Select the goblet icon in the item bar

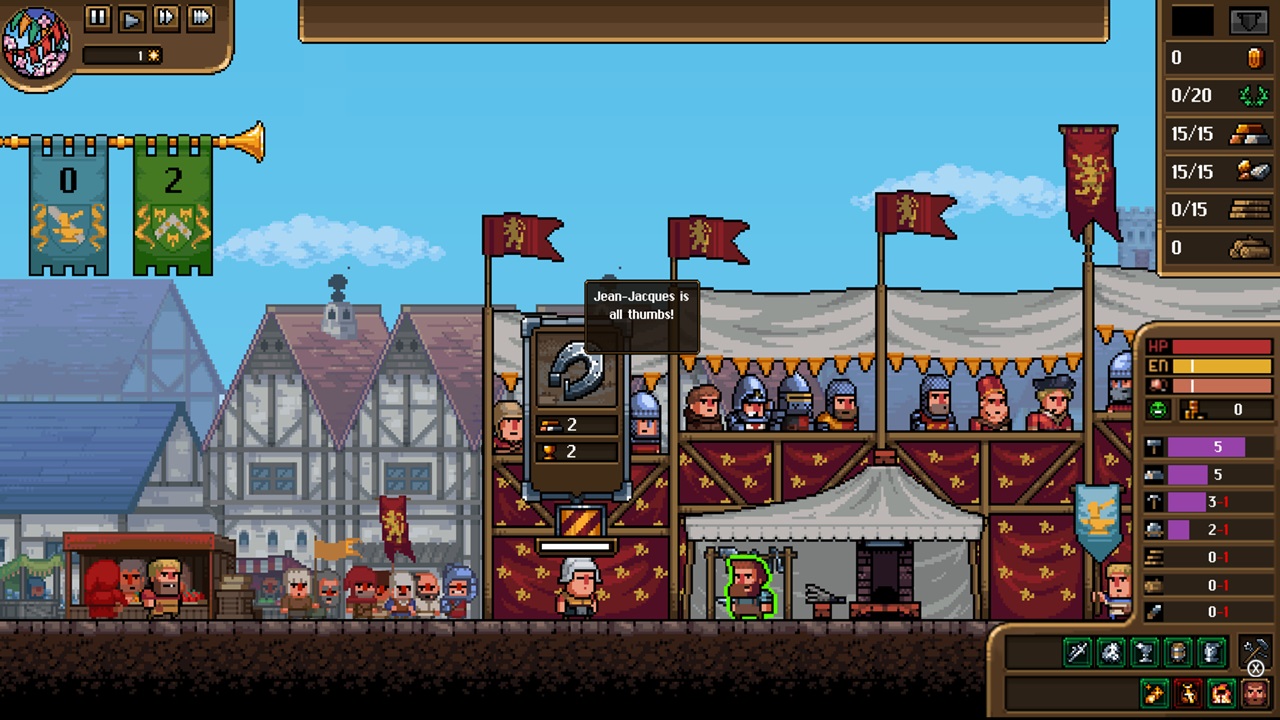pos(1144,652)
